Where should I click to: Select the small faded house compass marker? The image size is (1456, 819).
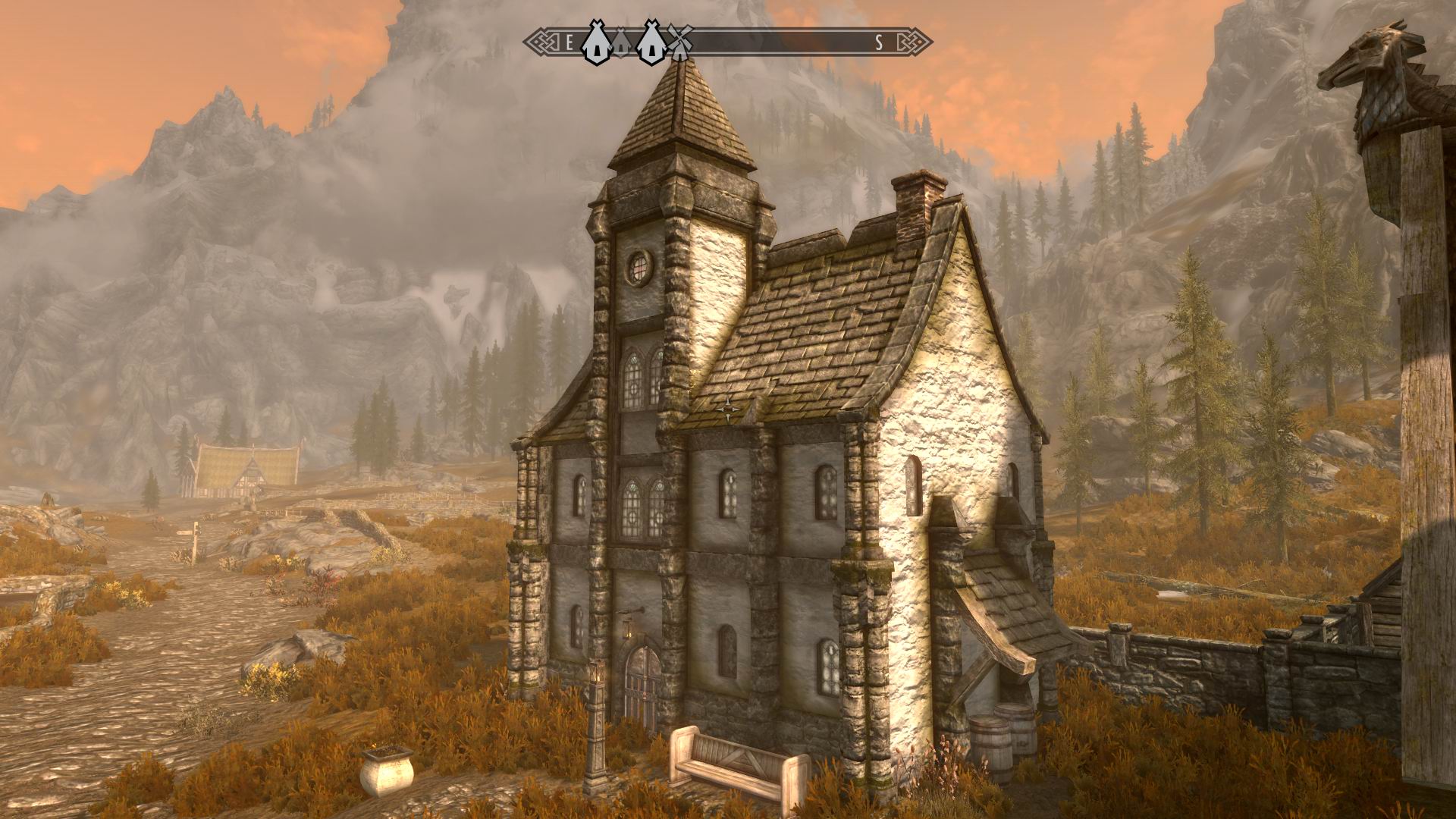(621, 43)
